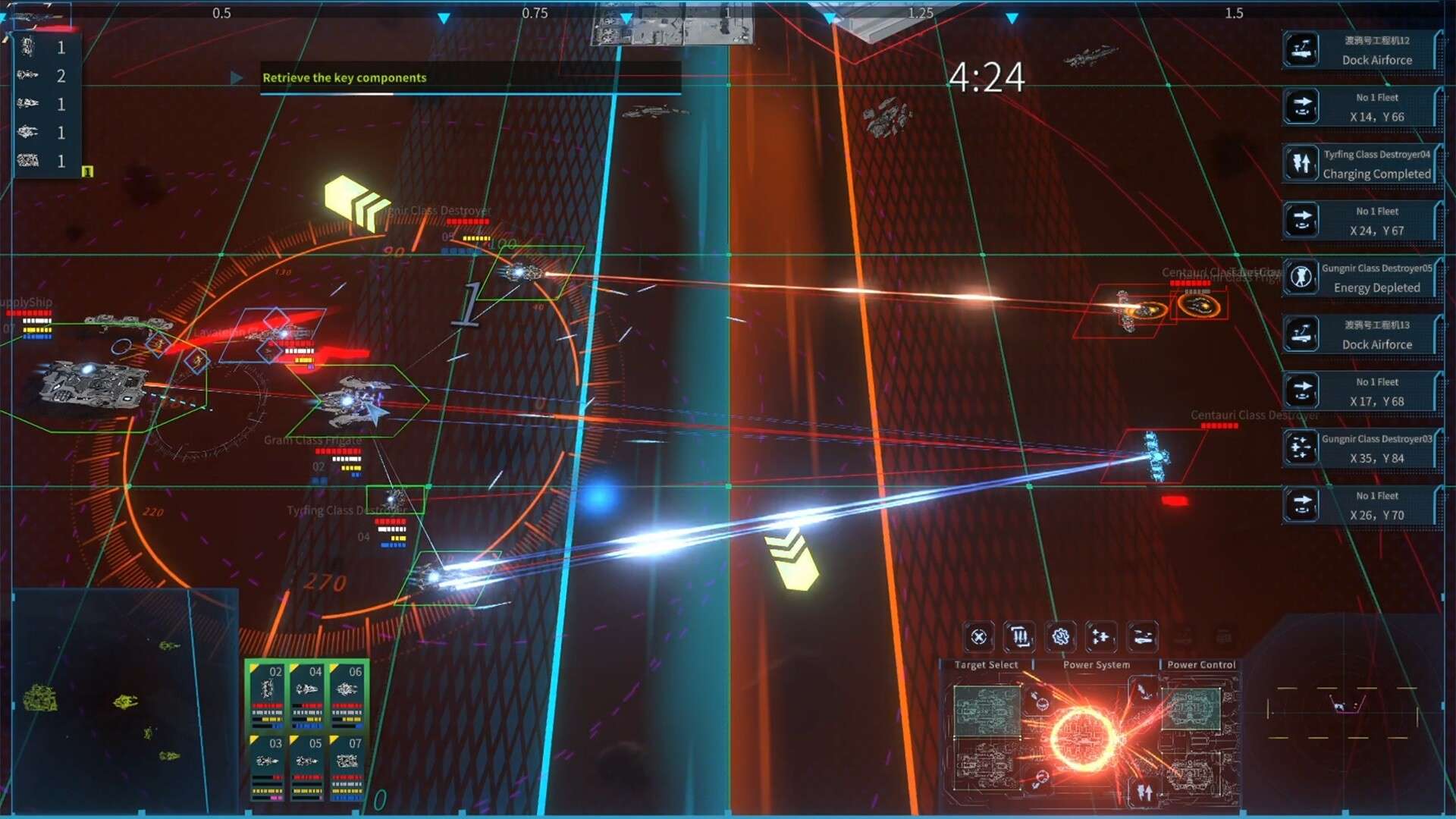Click the fleet formation arrows icon

click(x=1102, y=637)
